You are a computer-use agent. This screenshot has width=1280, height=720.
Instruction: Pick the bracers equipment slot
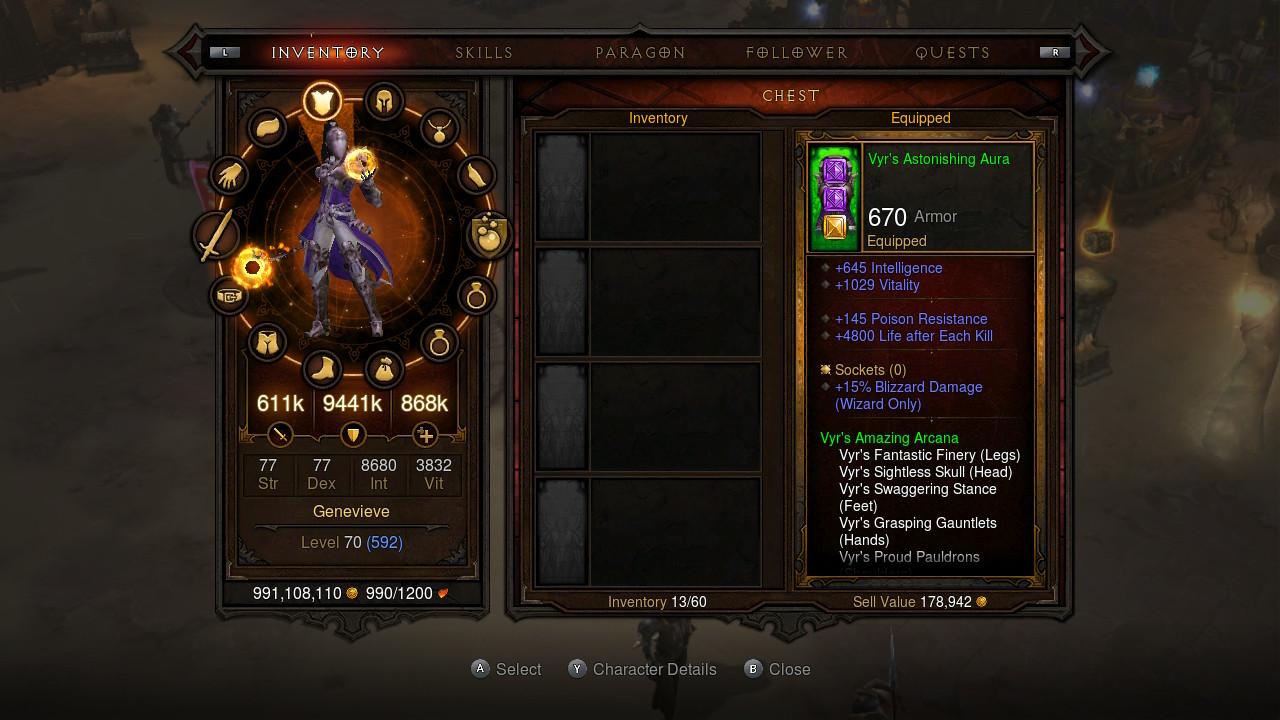click(477, 177)
